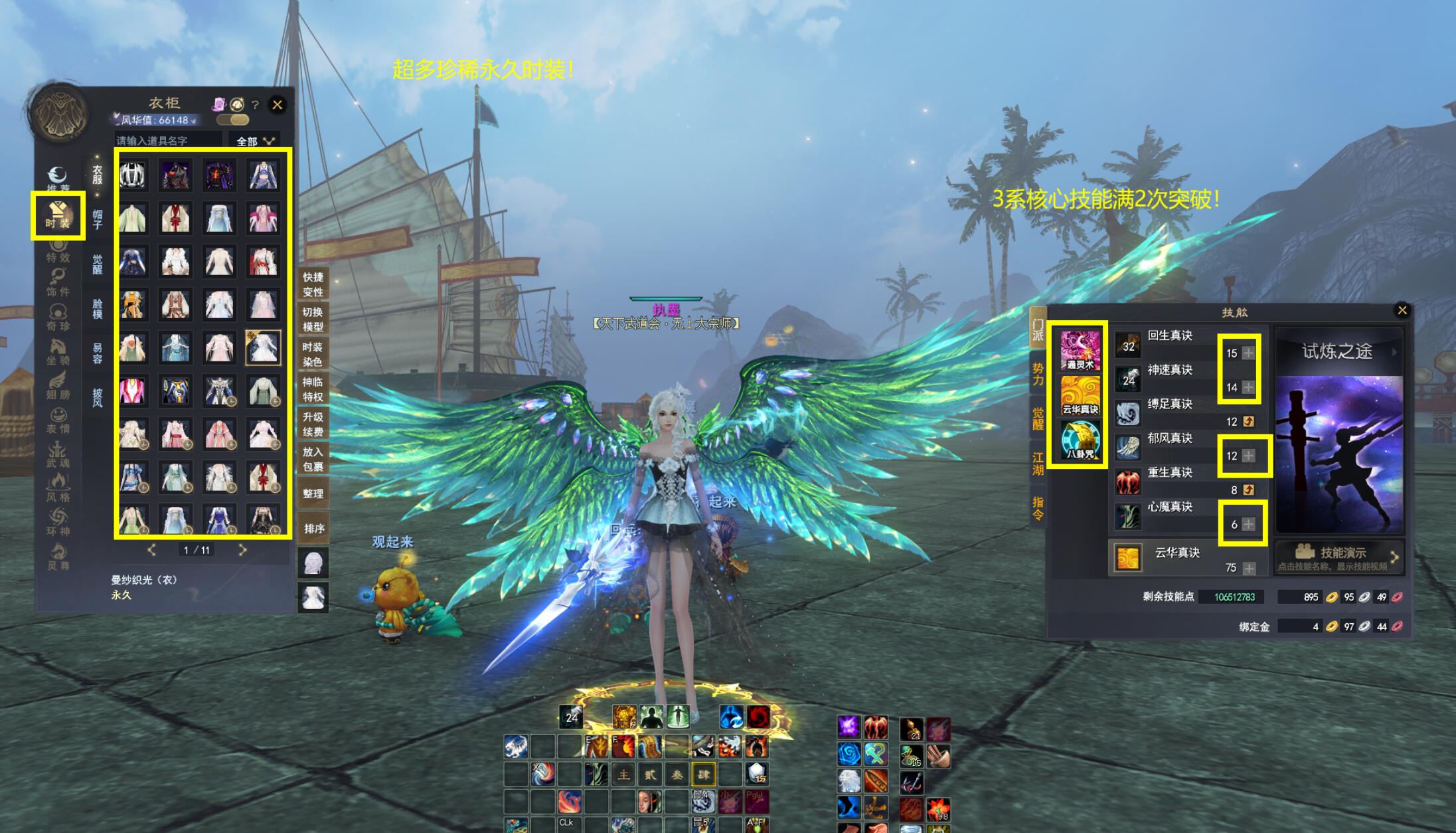The width and height of the screenshot is (1456, 833).
Task: Sort wardrobe with the 排序 button
Action: tap(313, 529)
